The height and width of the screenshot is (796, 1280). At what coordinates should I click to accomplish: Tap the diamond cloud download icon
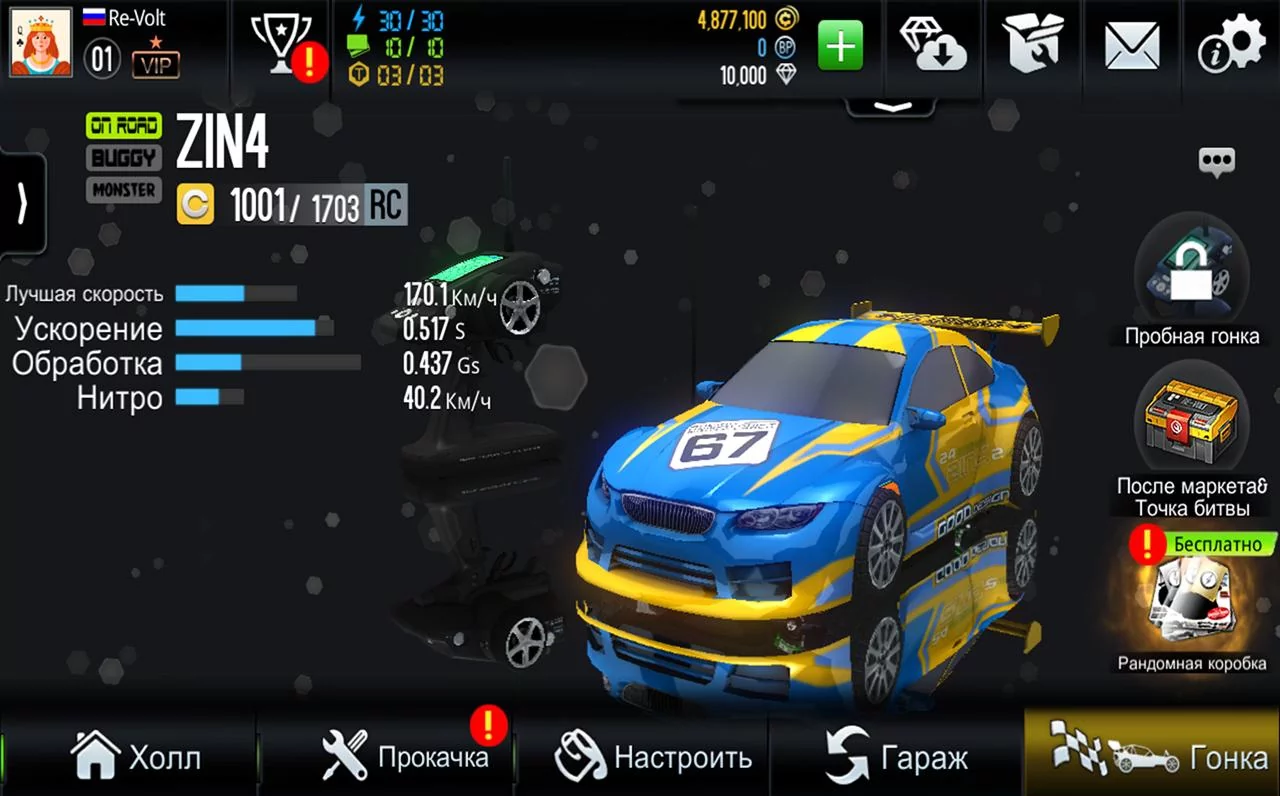coord(932,47)
